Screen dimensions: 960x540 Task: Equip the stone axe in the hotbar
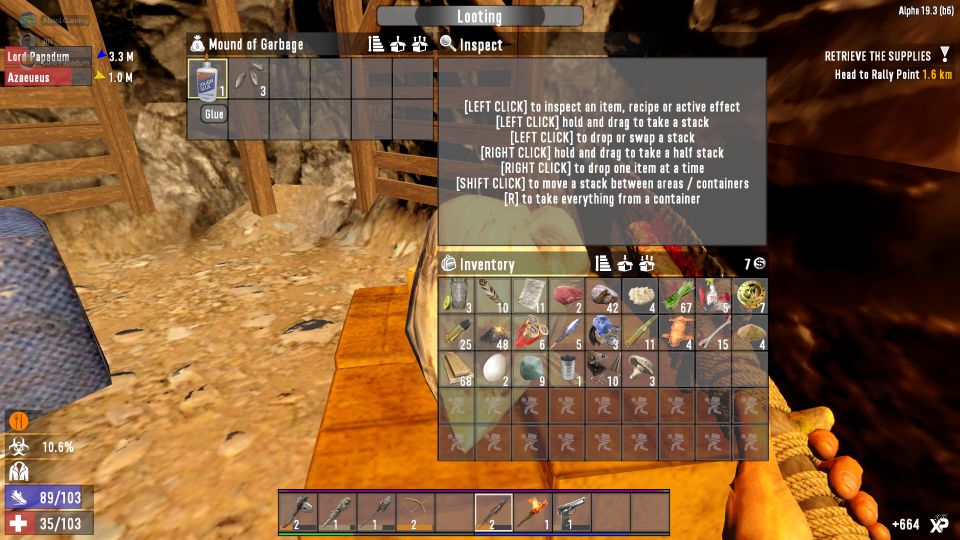tap(297, 511)
